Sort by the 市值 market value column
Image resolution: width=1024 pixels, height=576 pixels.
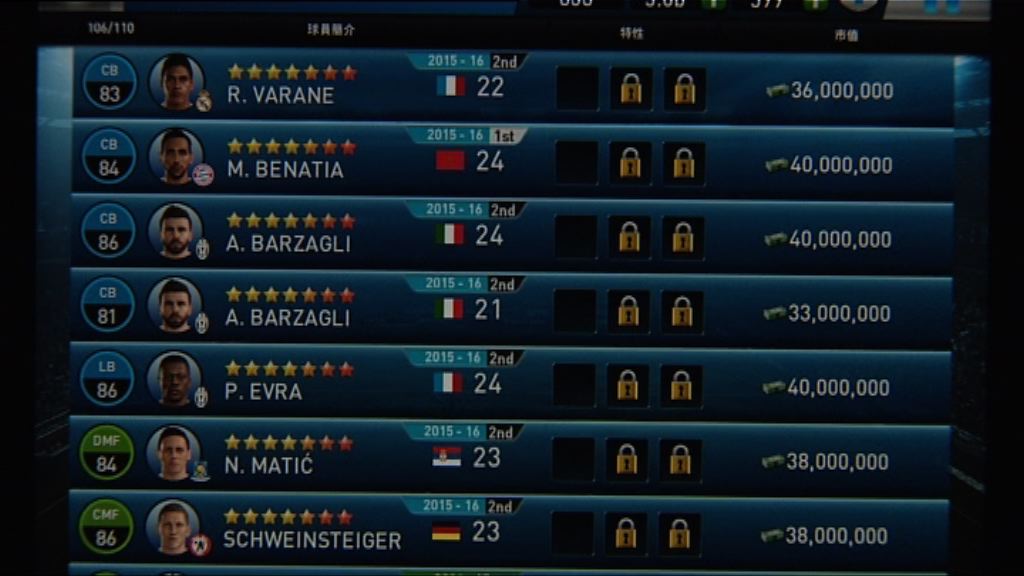[846, 35]
